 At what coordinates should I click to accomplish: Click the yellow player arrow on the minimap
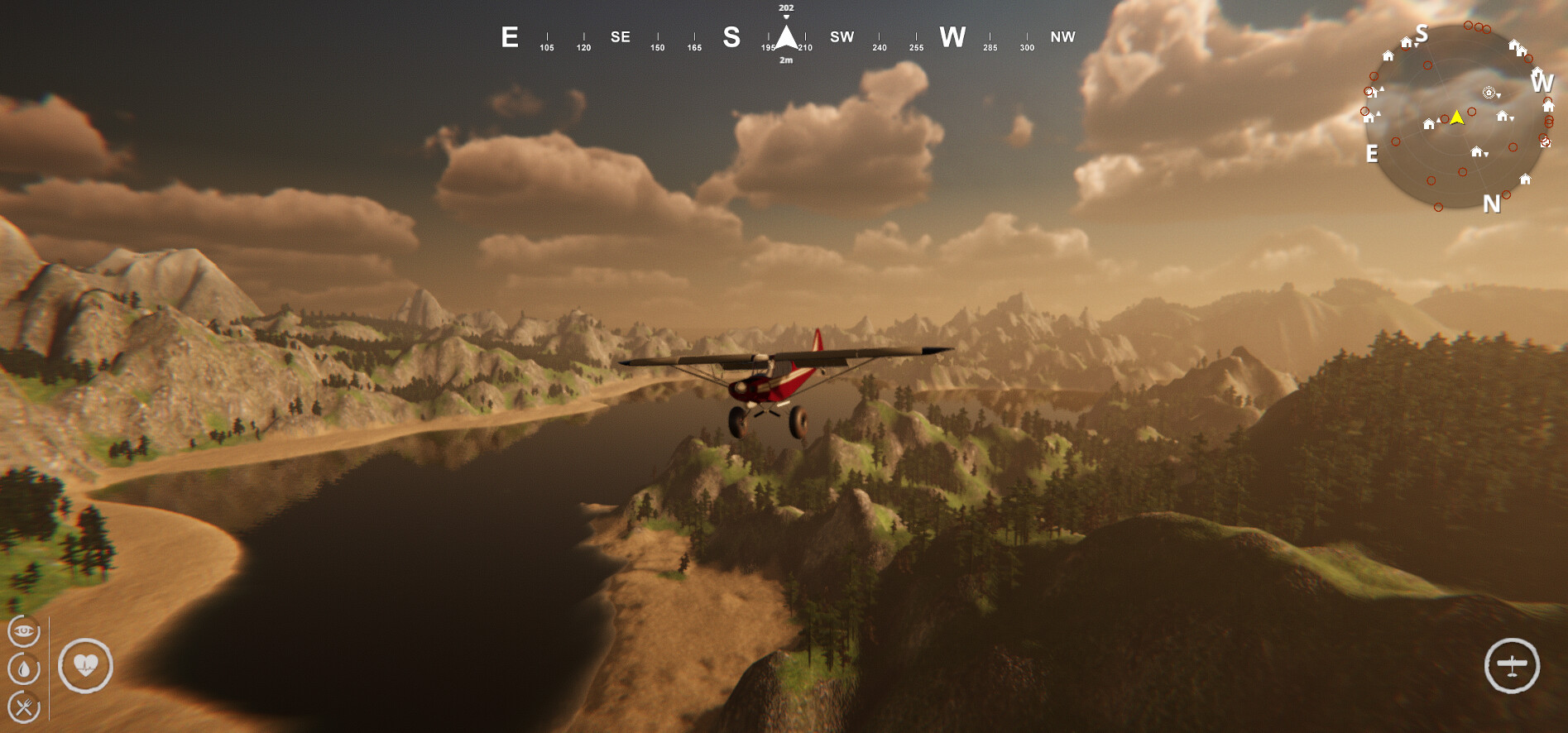(1456, 118)
